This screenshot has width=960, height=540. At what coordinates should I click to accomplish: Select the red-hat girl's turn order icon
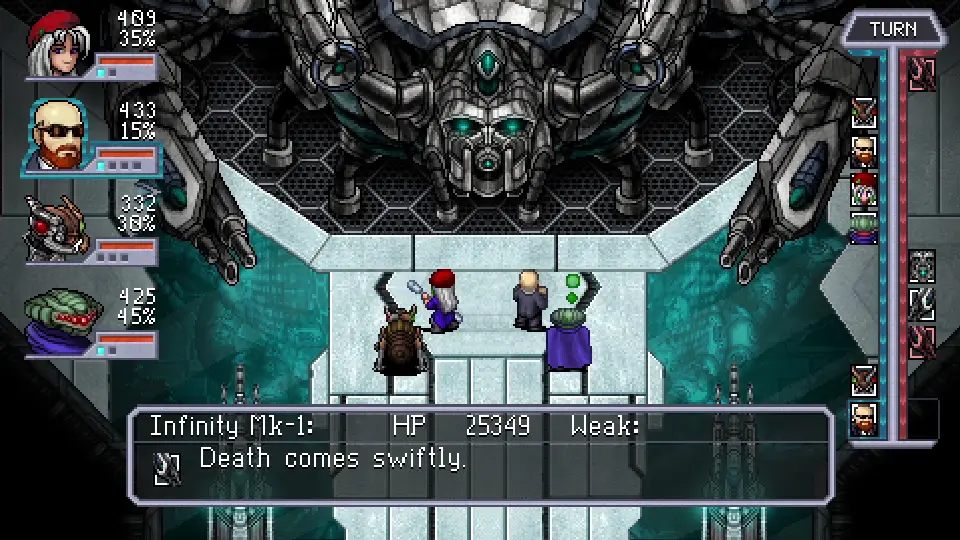coord(864,190)
